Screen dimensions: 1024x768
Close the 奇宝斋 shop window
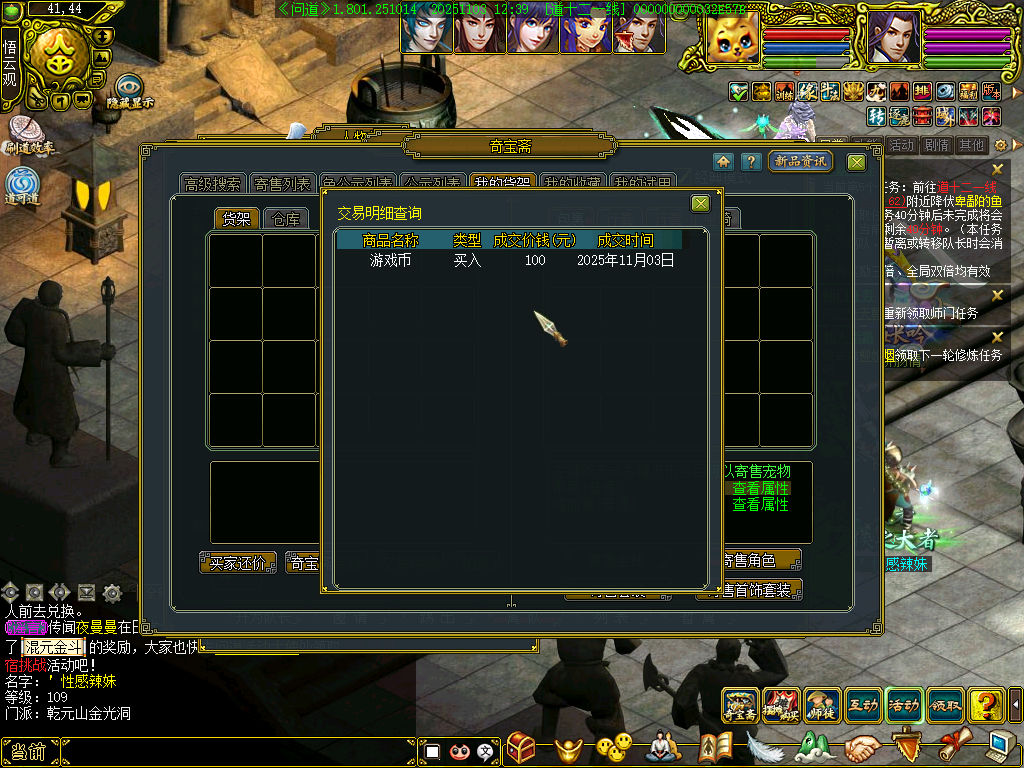click(x=857, y=162)
